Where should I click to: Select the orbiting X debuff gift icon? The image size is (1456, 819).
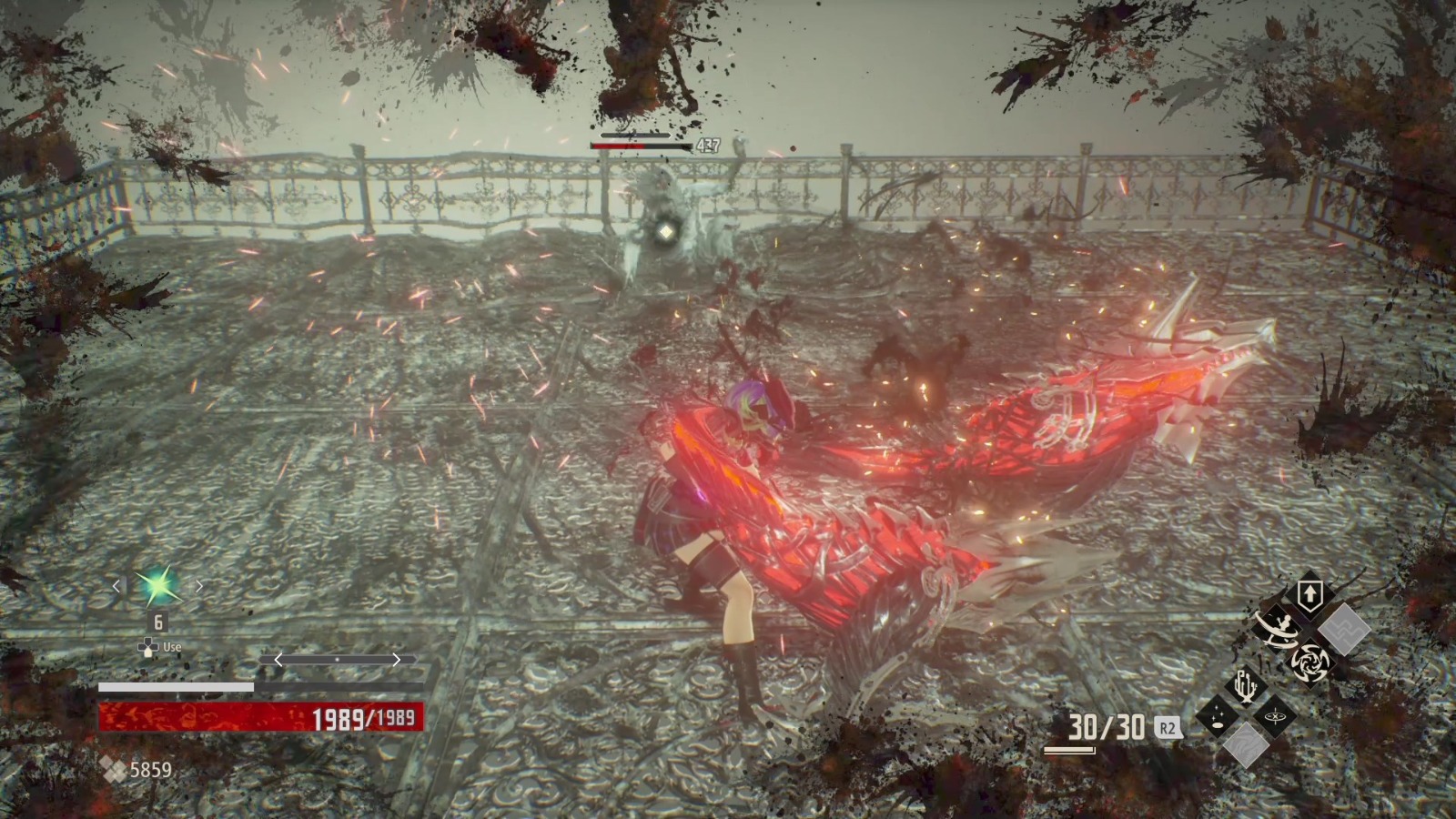(x=1275, y=717)
